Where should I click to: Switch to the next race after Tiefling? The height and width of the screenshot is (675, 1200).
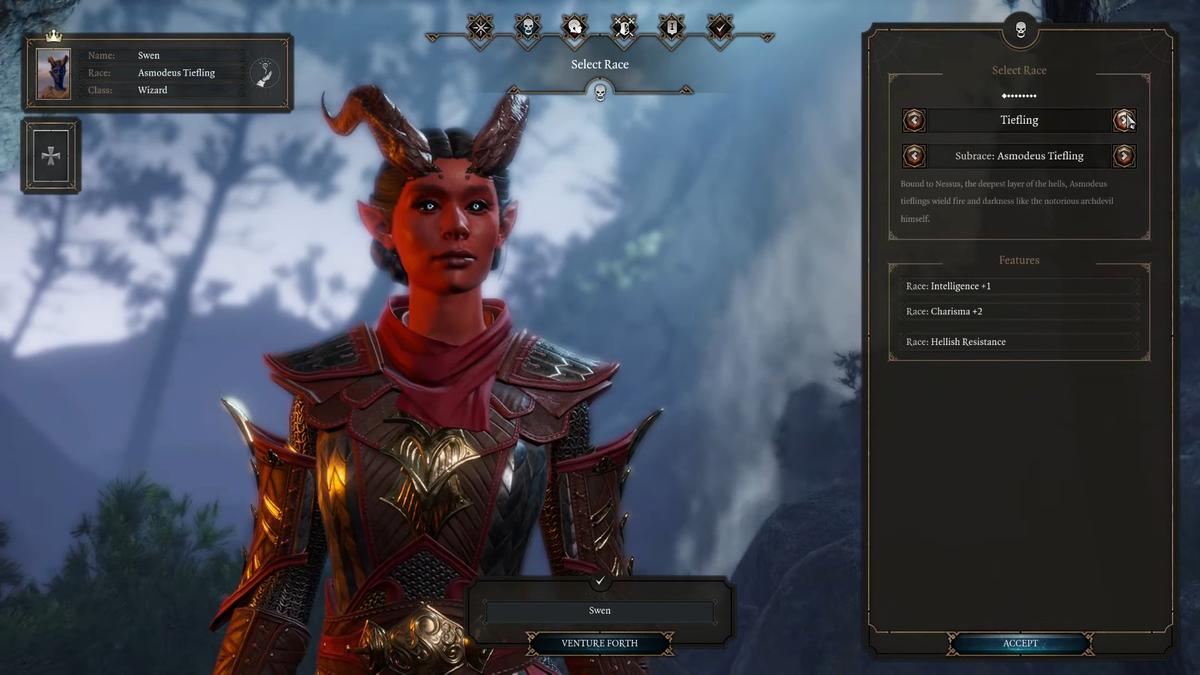click(x=1124, y=121)
